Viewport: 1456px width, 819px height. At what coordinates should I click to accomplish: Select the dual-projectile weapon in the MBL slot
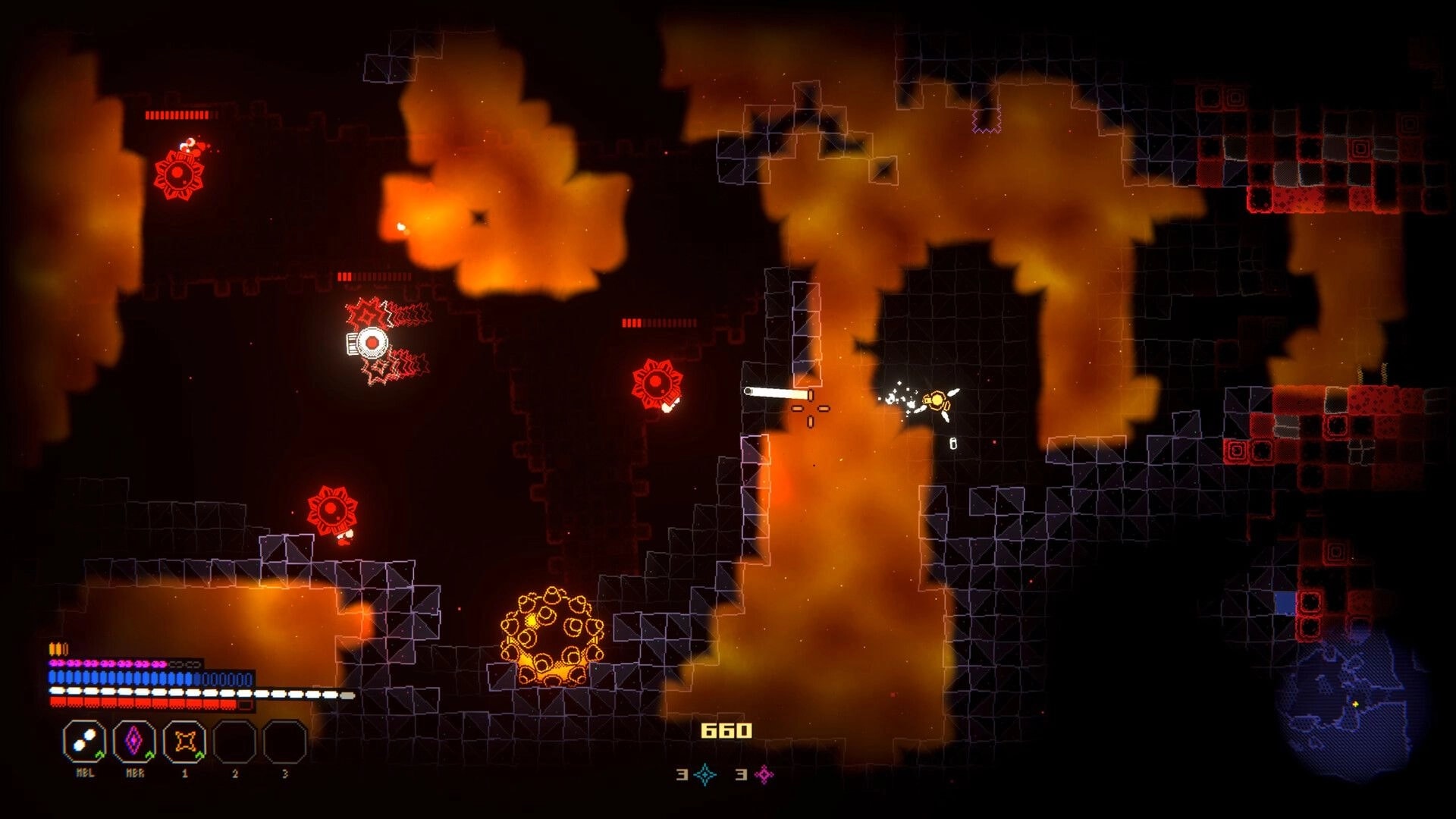tap(85, 742)
